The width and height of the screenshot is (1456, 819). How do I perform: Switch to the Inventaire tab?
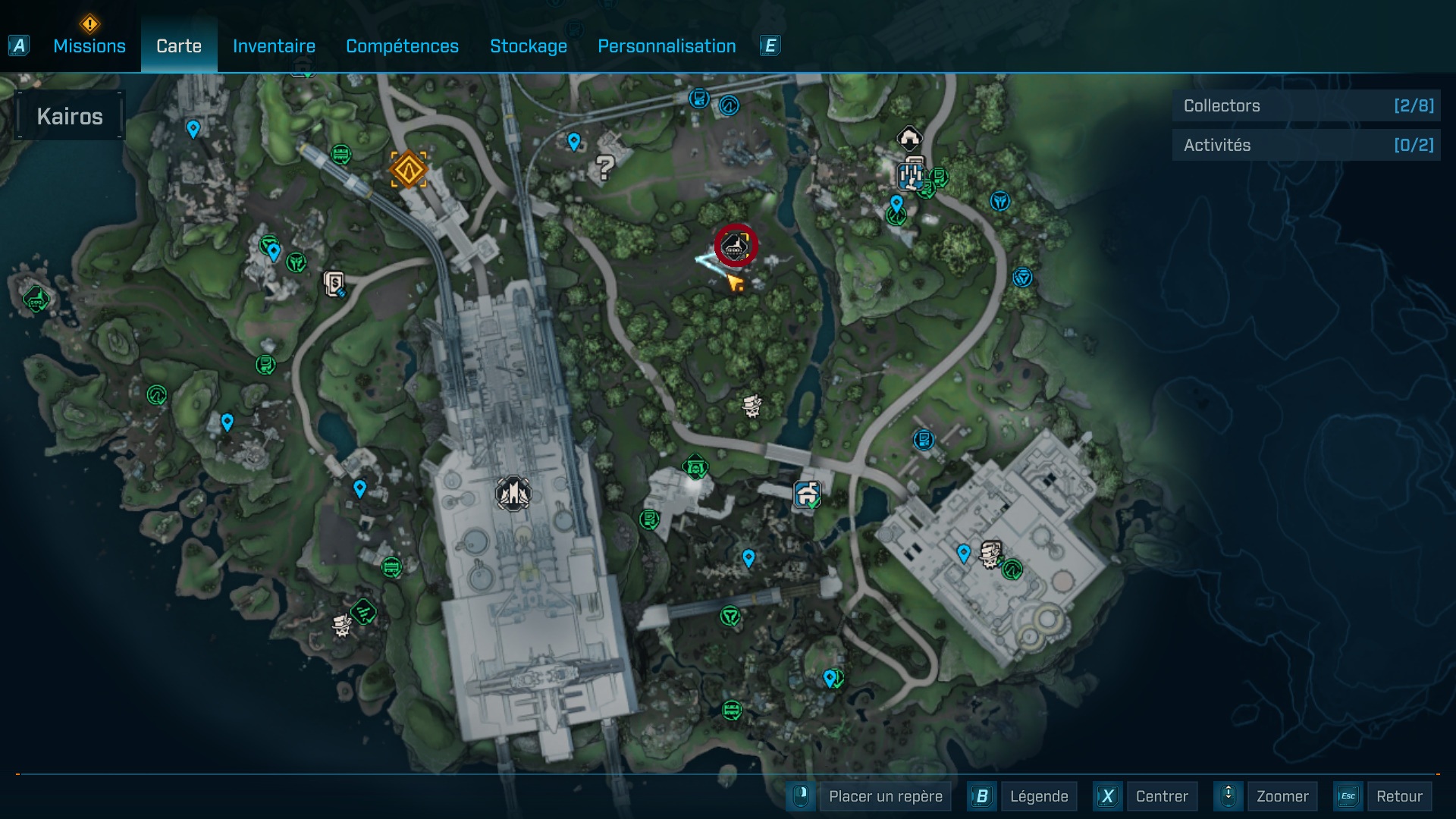pyautogui.click(x=274, y=46)
